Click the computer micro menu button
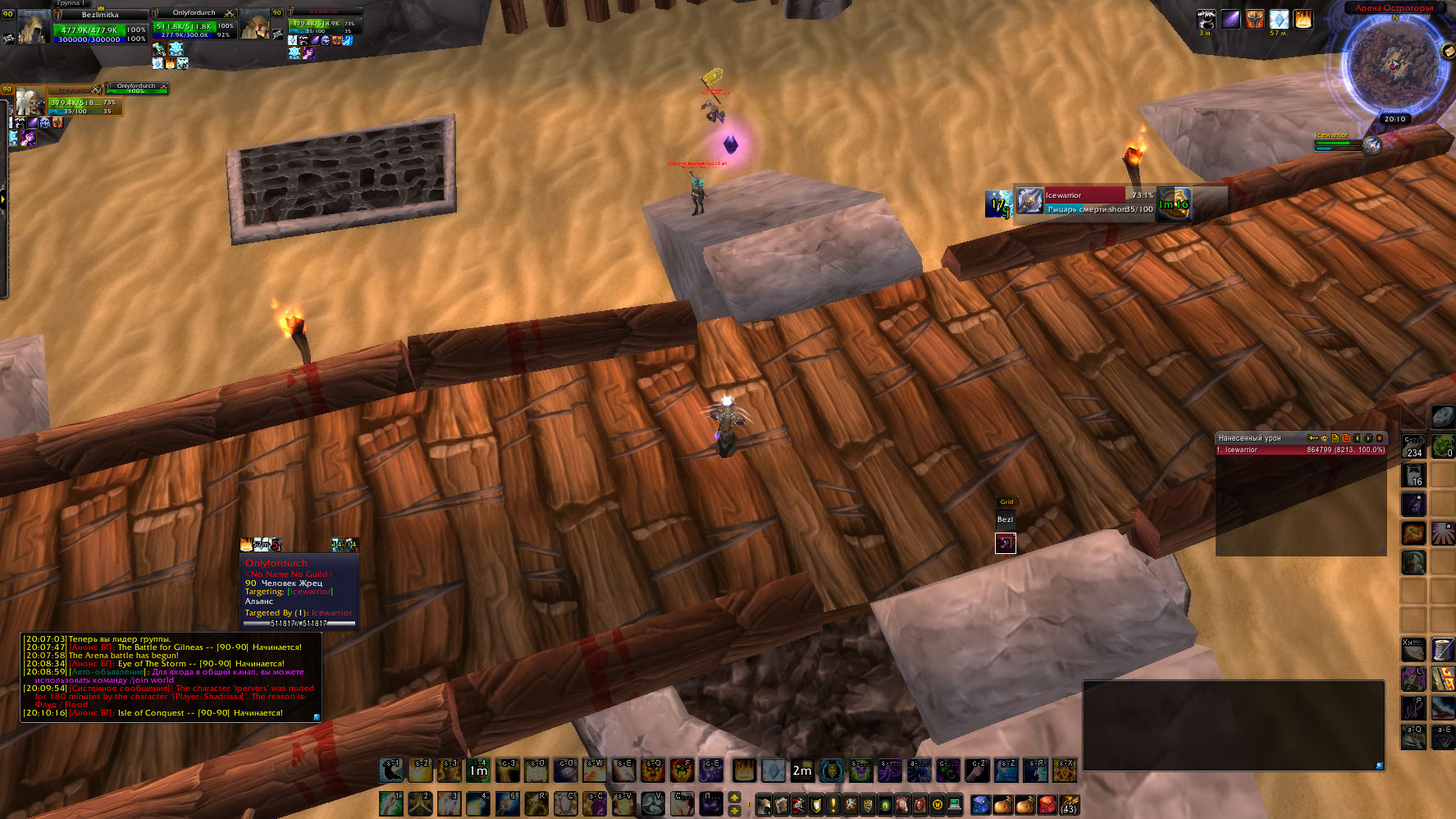This screenshot has height=819, width=1456. (954, 804)
